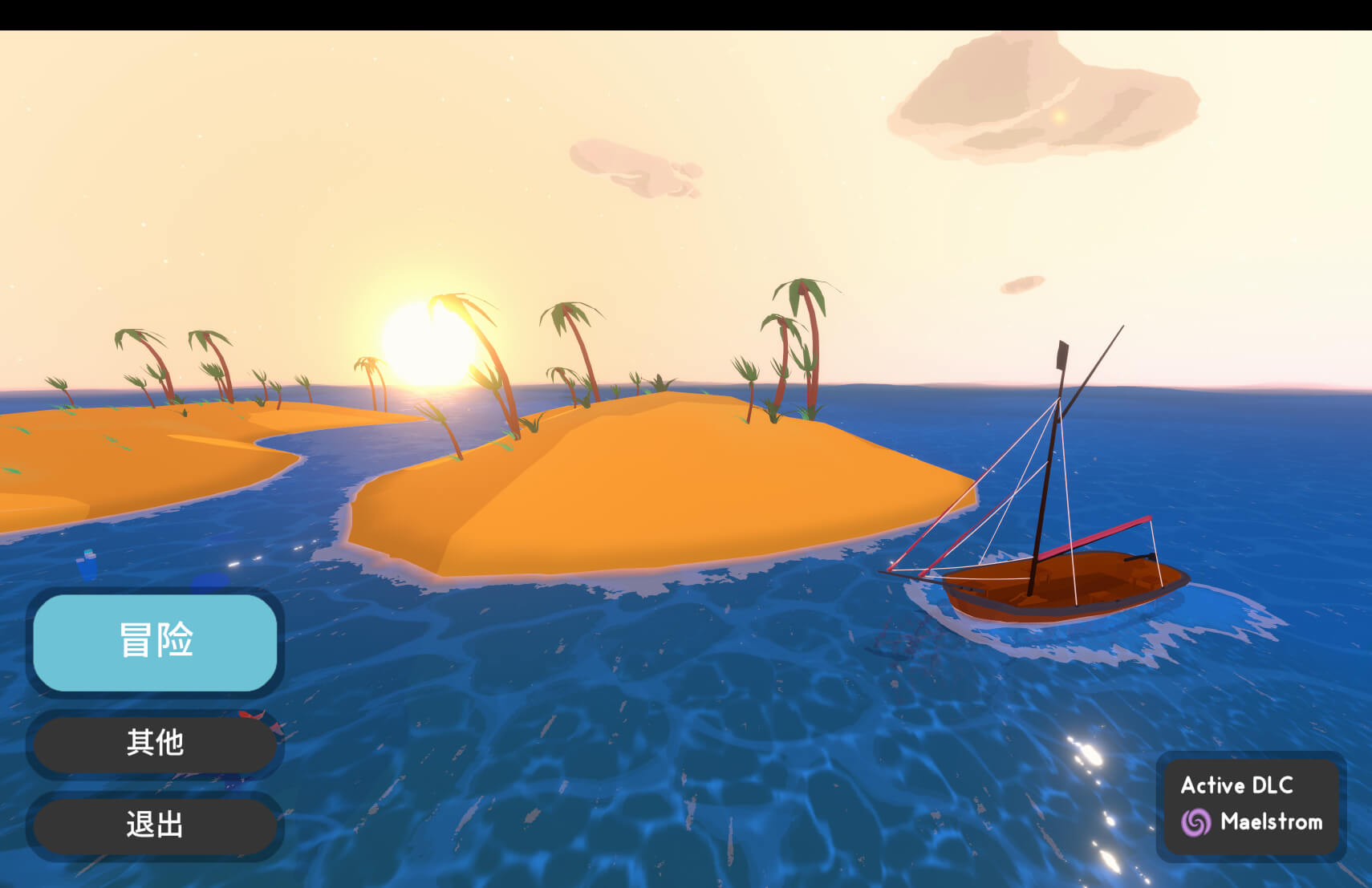Click the floating blue bottle near the left edge

coord(87,562)
